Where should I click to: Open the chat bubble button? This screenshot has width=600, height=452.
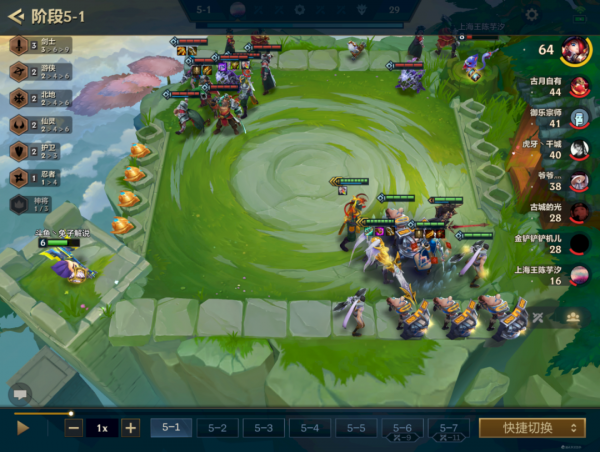pos(19,393)
